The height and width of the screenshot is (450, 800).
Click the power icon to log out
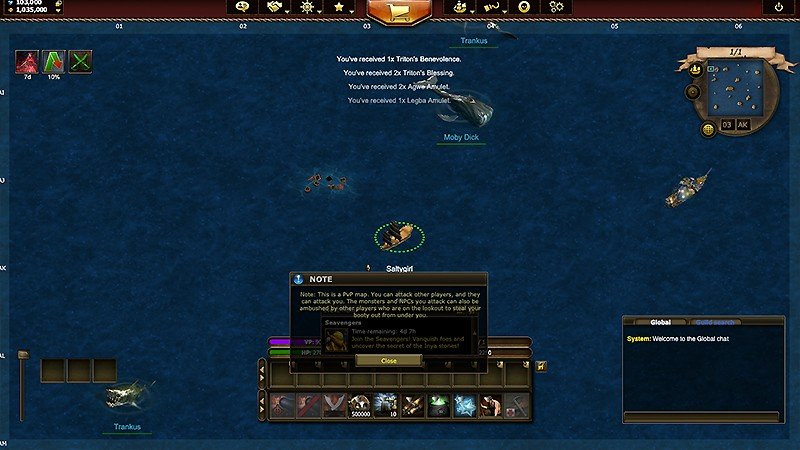(779, 7)
